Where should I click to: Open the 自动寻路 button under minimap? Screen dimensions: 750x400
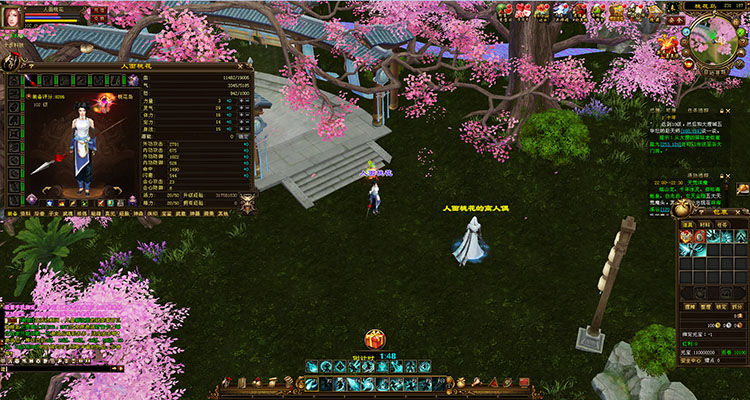click(713, 72)
